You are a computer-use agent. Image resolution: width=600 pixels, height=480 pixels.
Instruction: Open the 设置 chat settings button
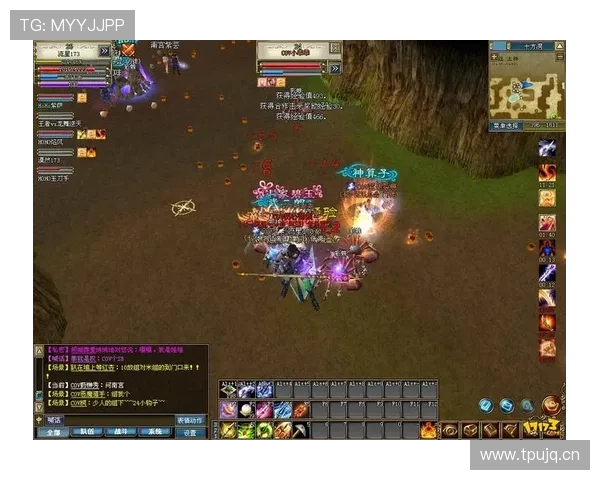pos(190,432)
